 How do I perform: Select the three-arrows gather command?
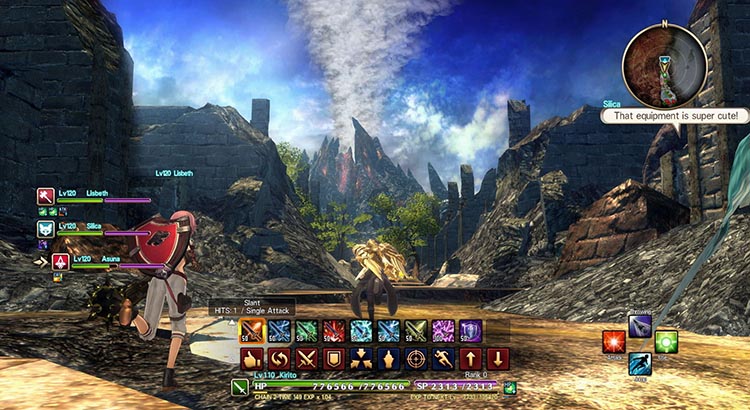[361, 358]
